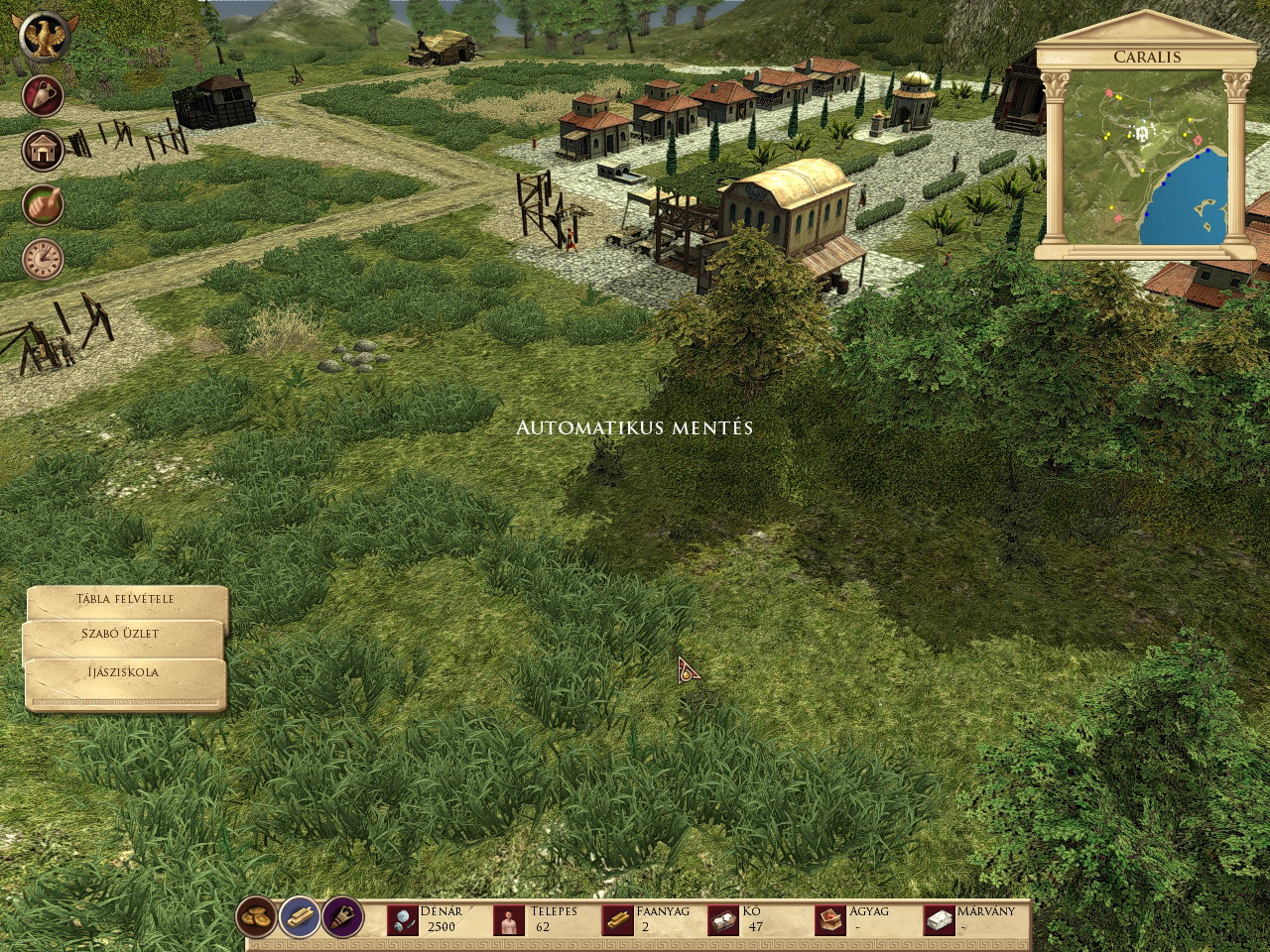This screenshot has height=952, width=1270.
Task: Click the Dénár coins resource icon
Action: coord(403,921)
